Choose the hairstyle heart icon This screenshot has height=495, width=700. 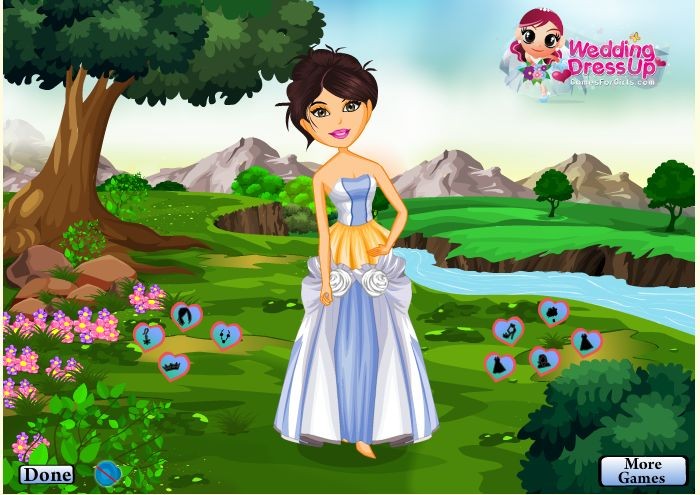coord(185,317)
